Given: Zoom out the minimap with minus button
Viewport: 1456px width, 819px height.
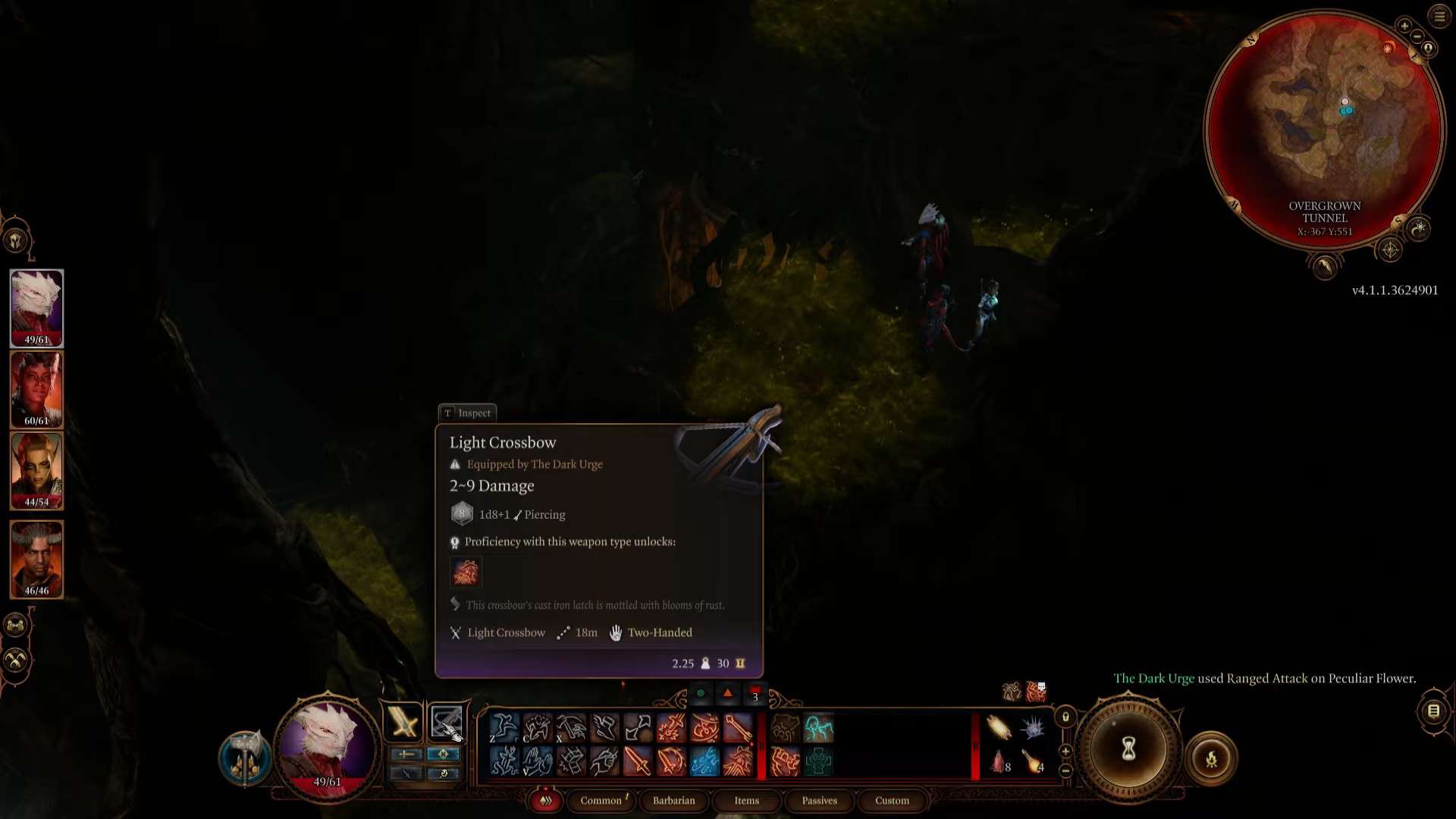Looking at the screenshot, I should (1417, 37).
